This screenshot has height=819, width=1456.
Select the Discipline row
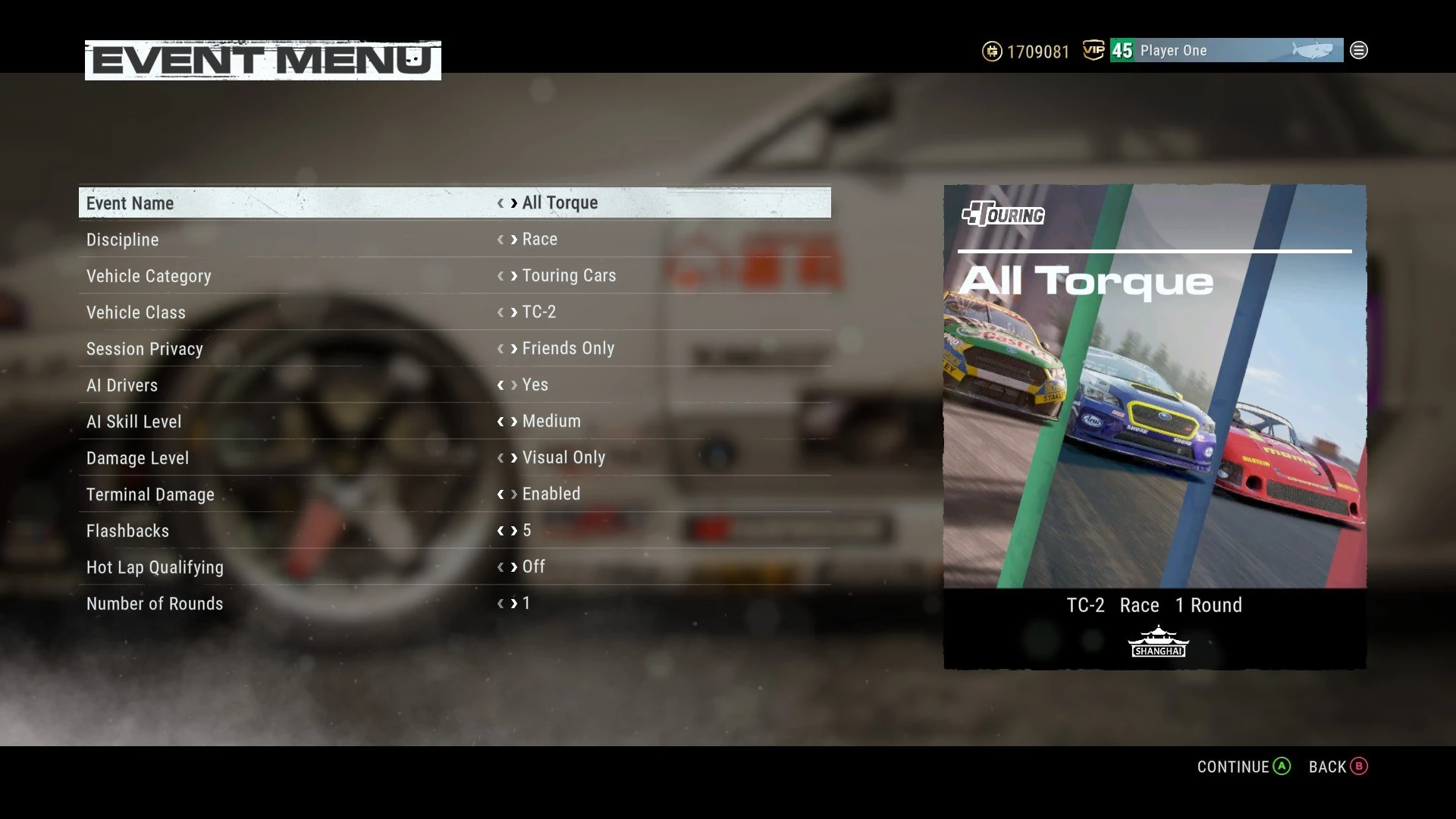(x=303, y=239)
